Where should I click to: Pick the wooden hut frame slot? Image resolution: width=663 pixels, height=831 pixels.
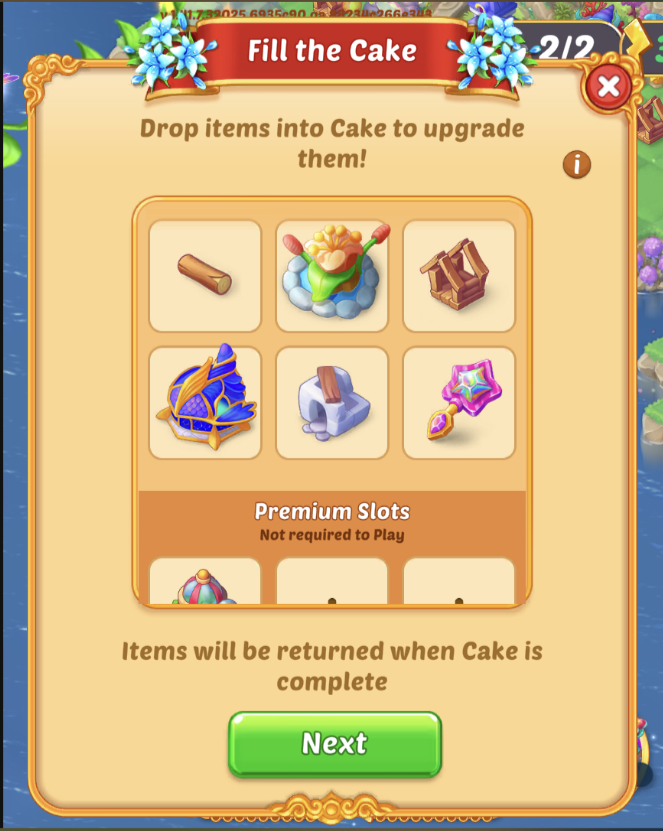tap(459, 276)
